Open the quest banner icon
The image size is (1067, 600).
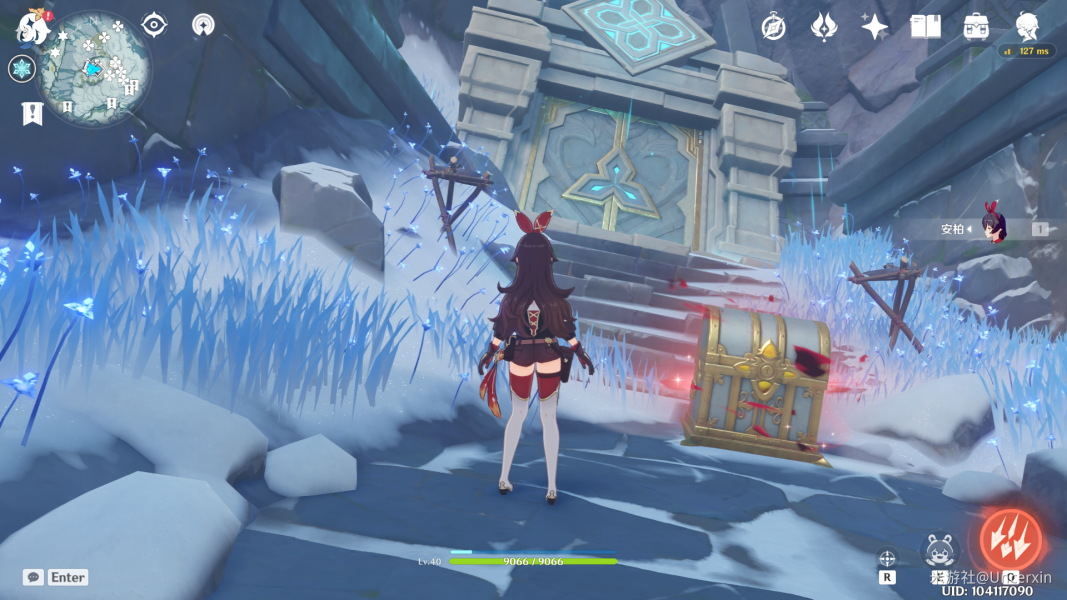[31, 113]
